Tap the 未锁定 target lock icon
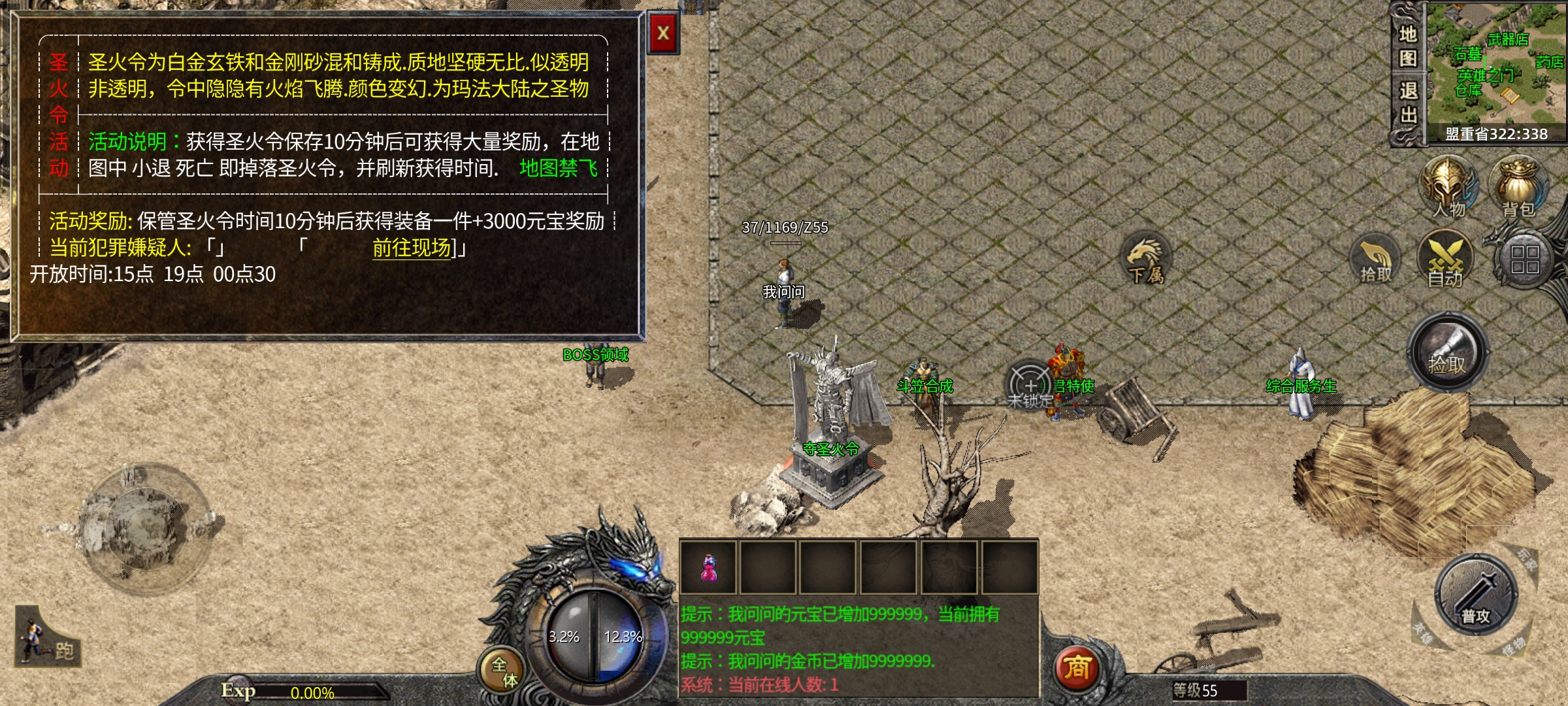The image size is (1568, 706). click(x=1030, y=387)
